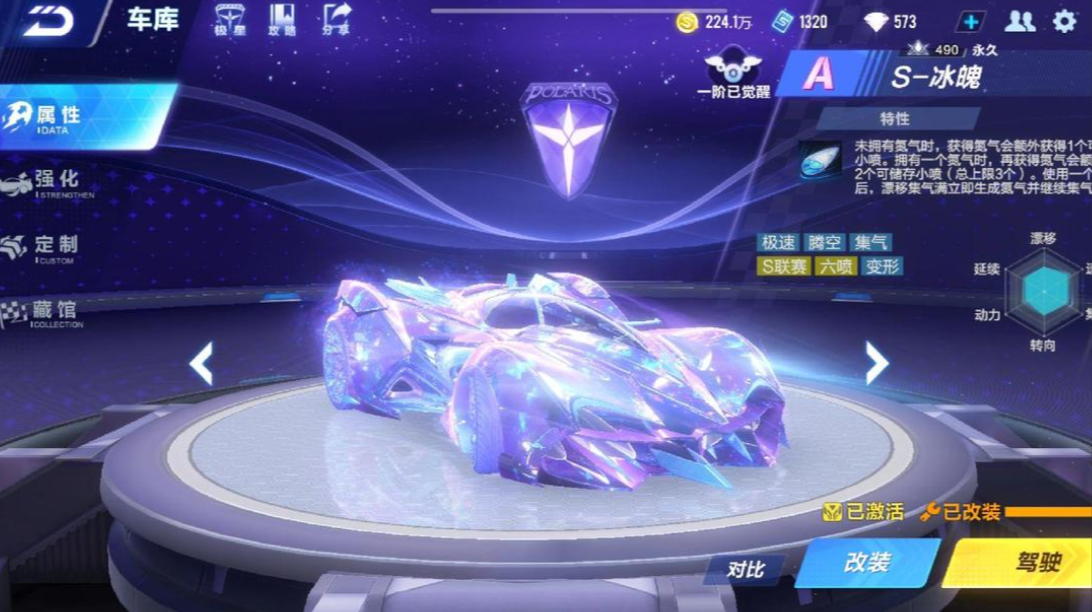Add currency with the blue plus button
This screenshot has width=1092, height=612.
(970, 21)
